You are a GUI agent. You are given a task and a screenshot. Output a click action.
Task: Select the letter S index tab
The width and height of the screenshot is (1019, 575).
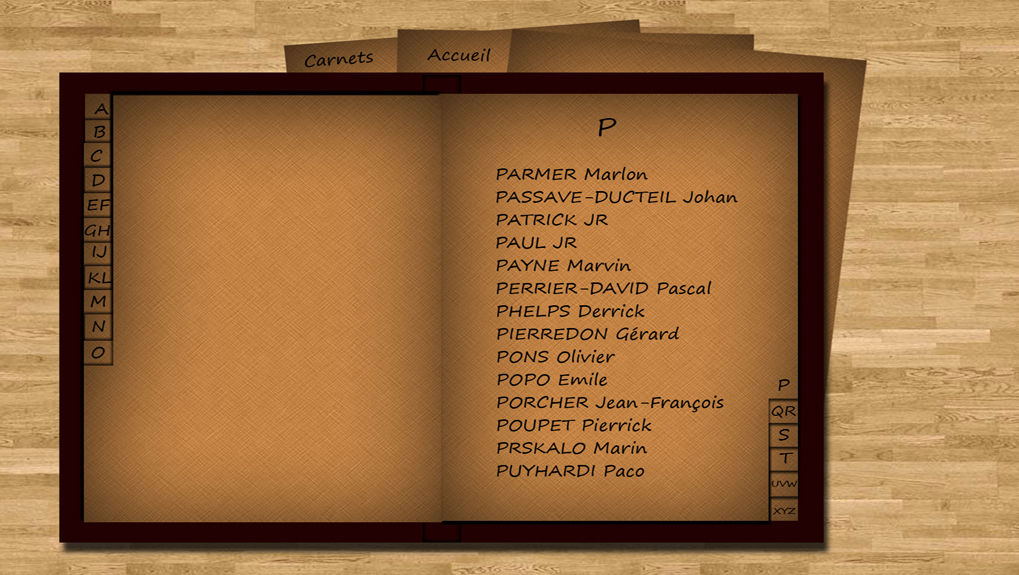[x=783, y=435]
